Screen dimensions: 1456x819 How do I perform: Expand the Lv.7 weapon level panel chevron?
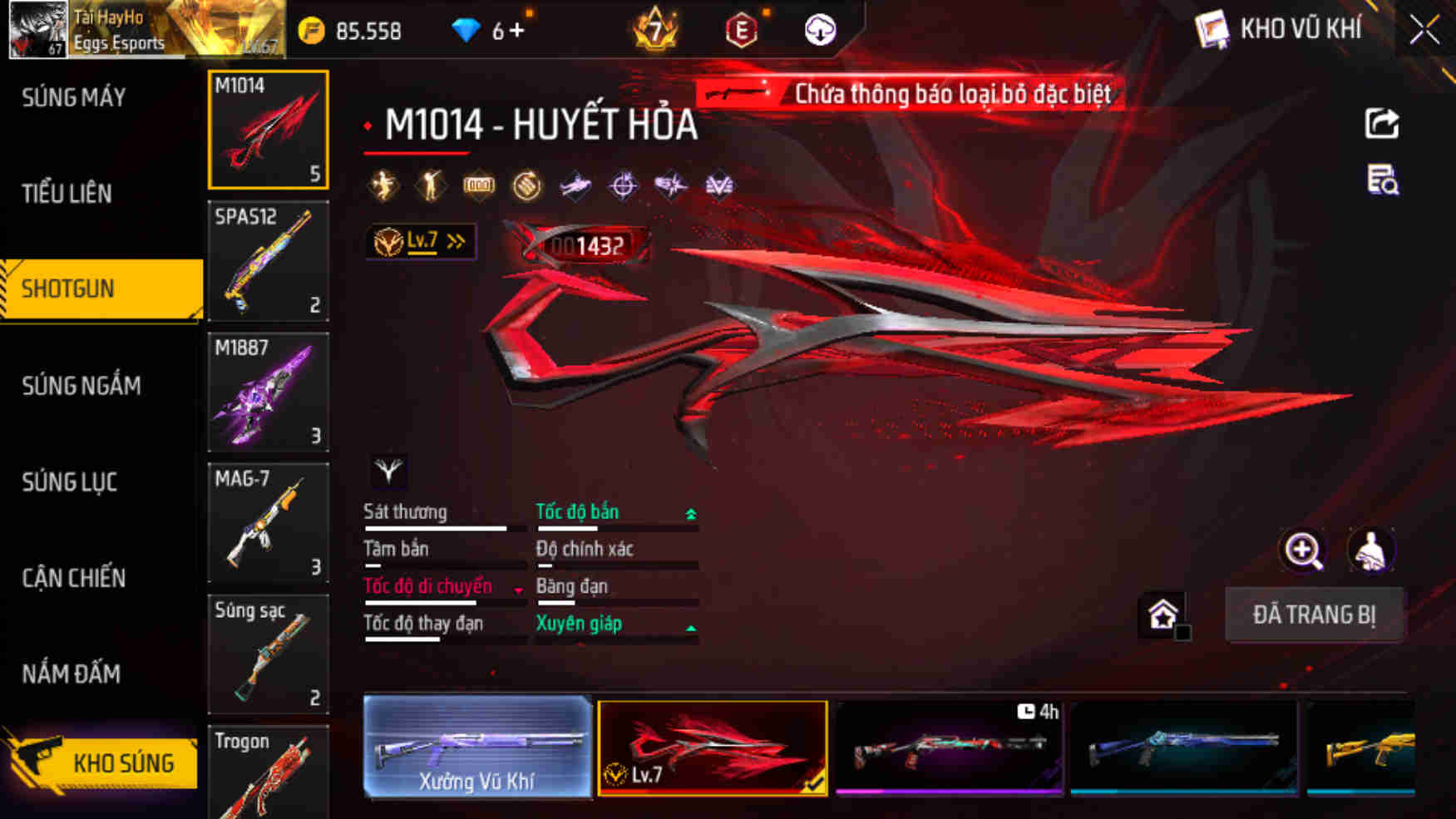click(454, 239)
